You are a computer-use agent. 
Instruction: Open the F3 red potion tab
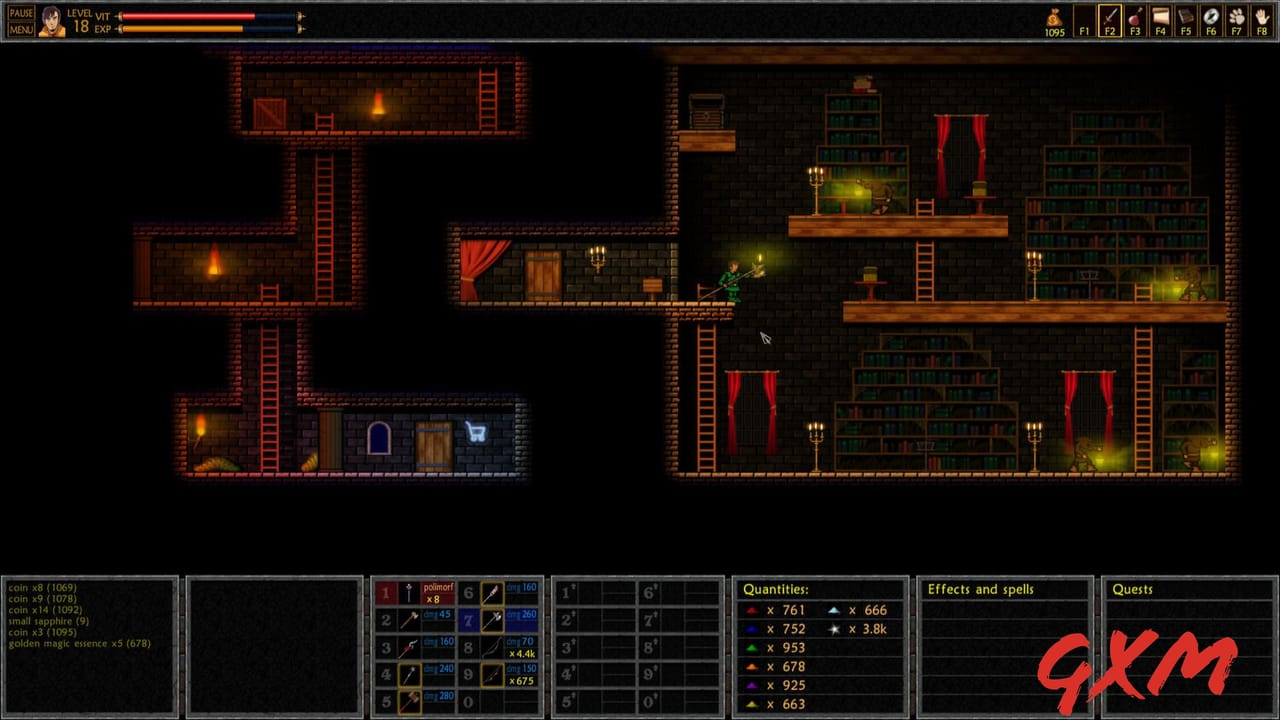pyautogui.click(x=1135, y=19)
